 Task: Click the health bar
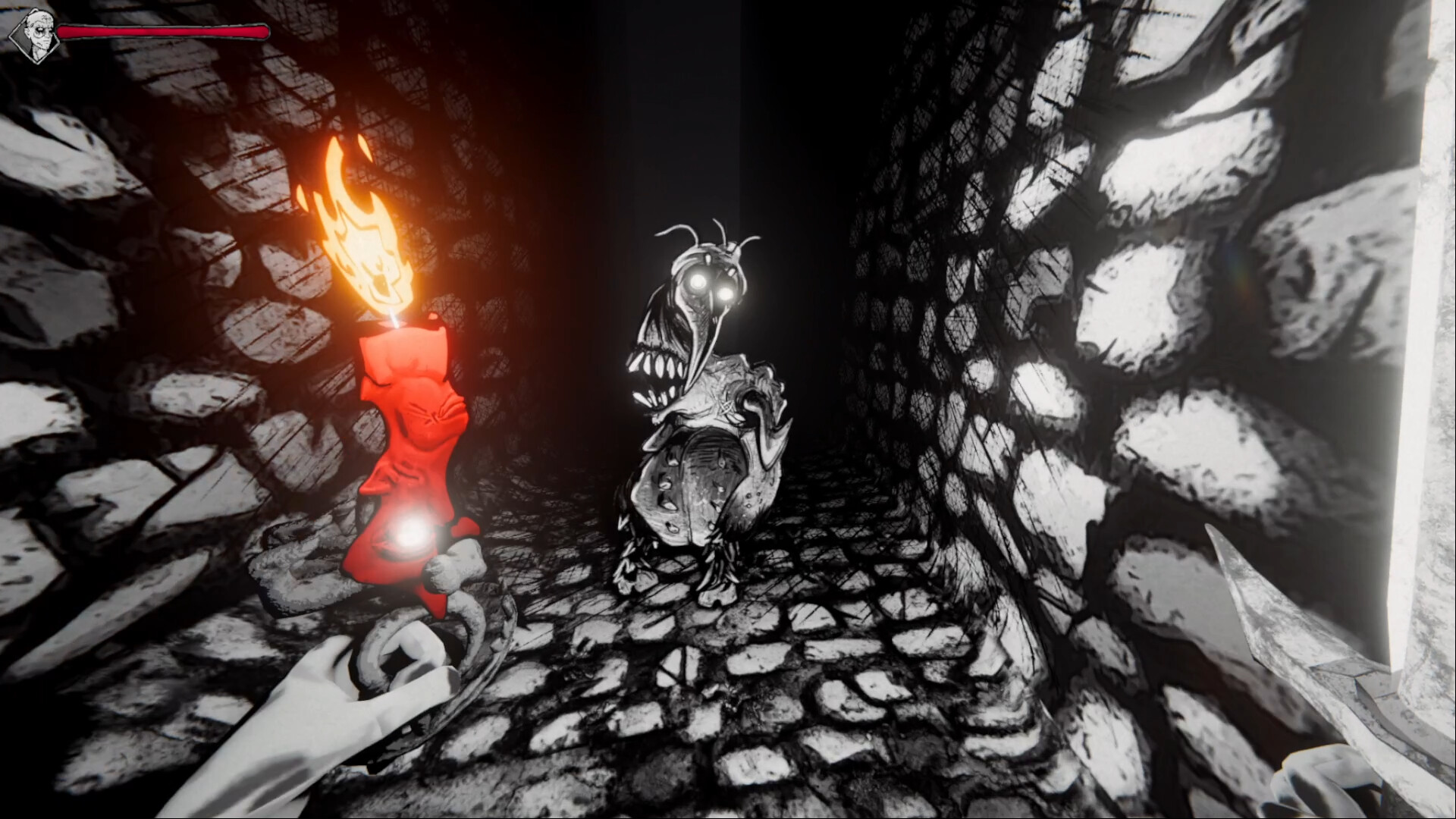163,32
